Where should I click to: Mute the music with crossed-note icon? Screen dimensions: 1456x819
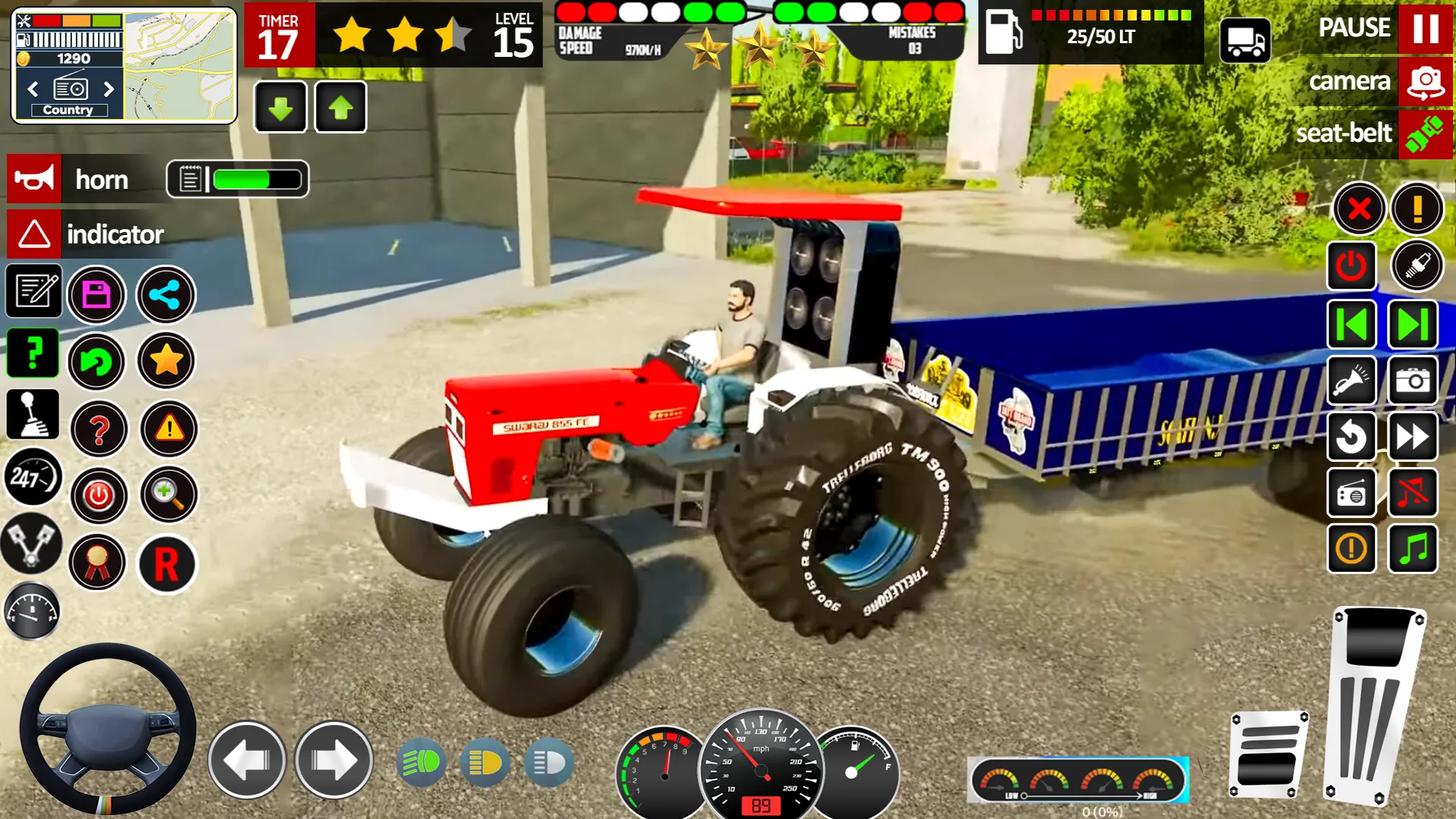coord(1412,494)
